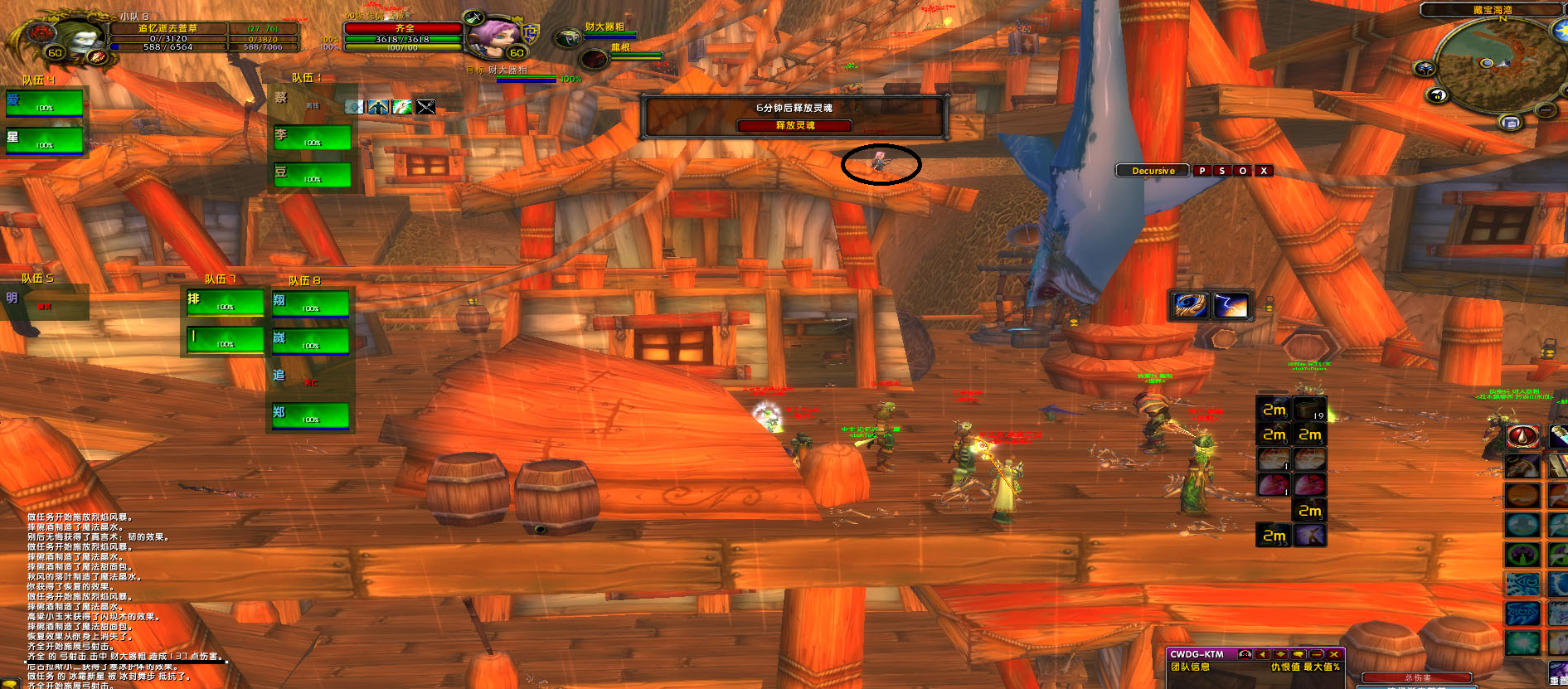Activate the blue swirl ability icon
Image resolution: width=1568 pixels, height=689 pixels.
point(1190,306)
